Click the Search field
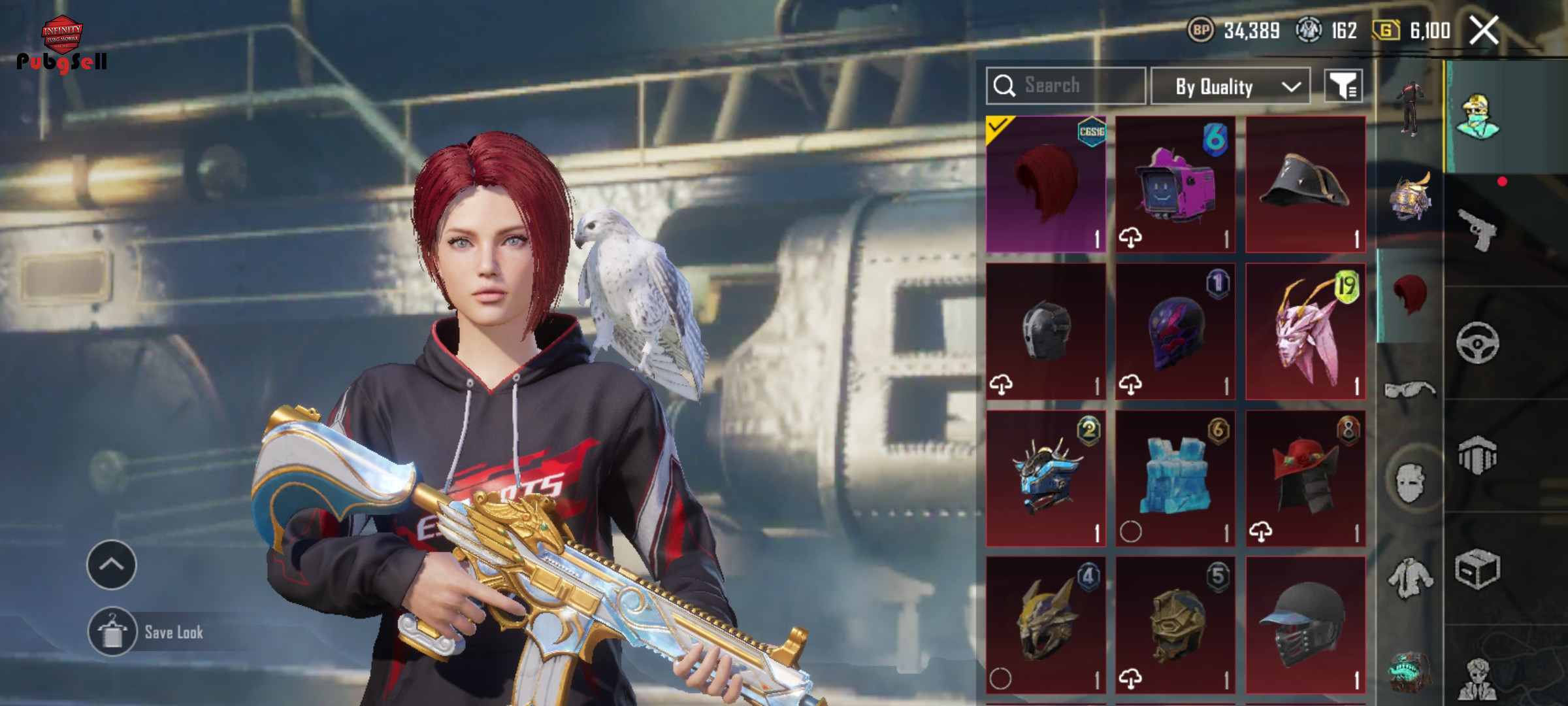Viewport: 1568px width, 706px height. click(x=1066, y=86)
